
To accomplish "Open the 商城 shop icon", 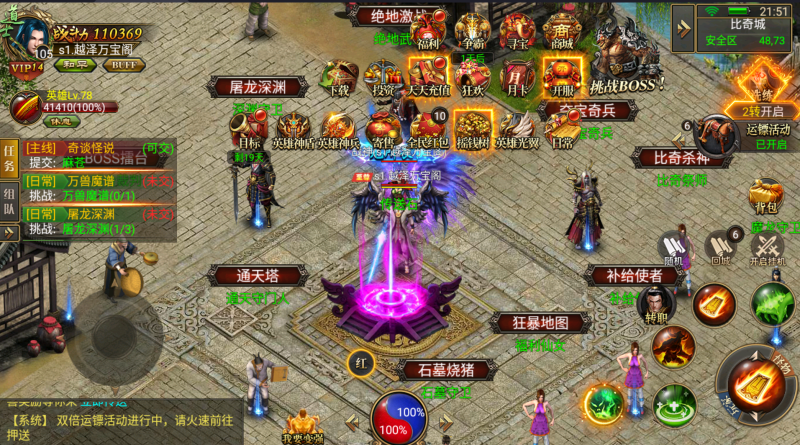I will point(561,32).
